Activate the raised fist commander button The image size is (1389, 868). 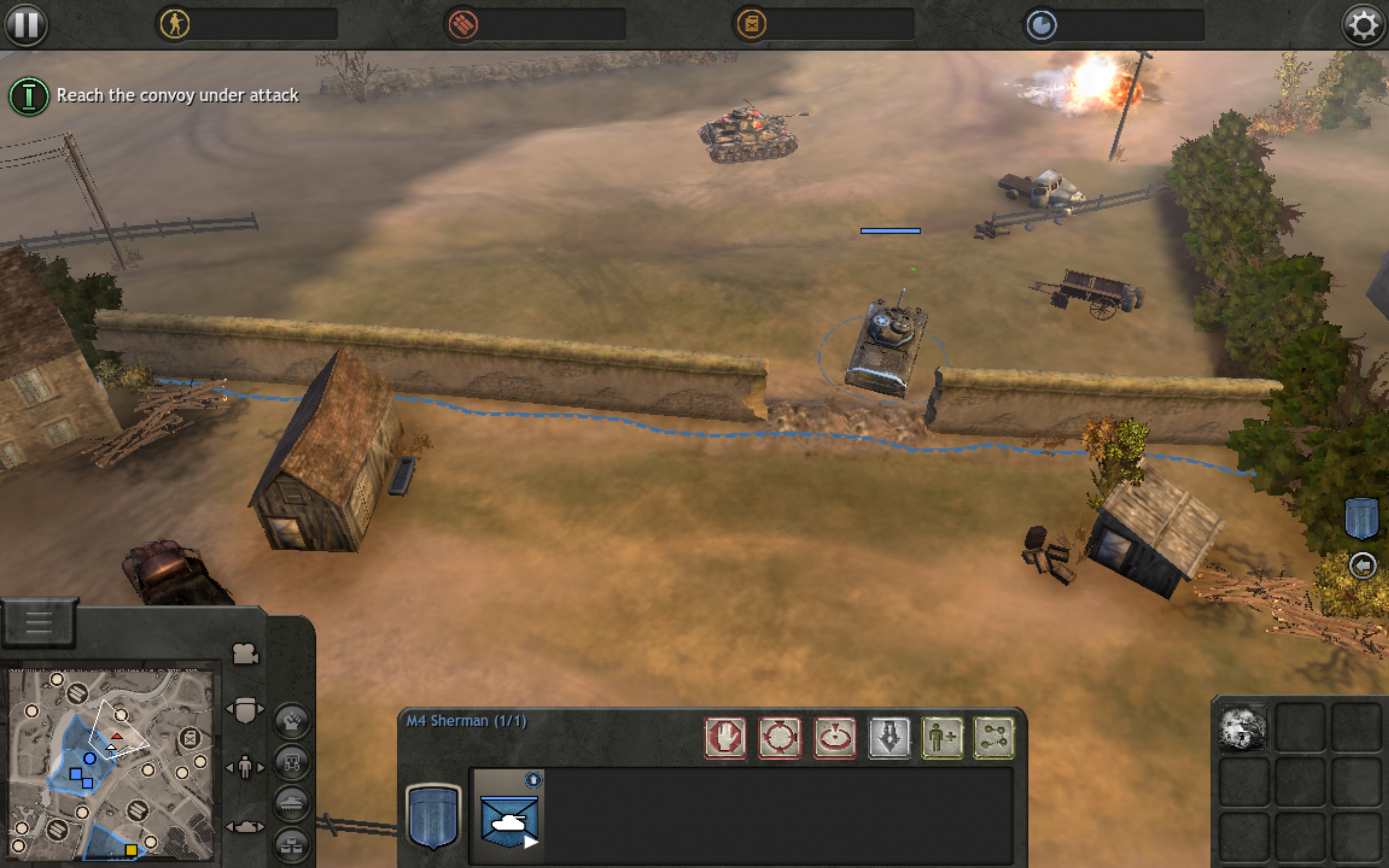292,720
